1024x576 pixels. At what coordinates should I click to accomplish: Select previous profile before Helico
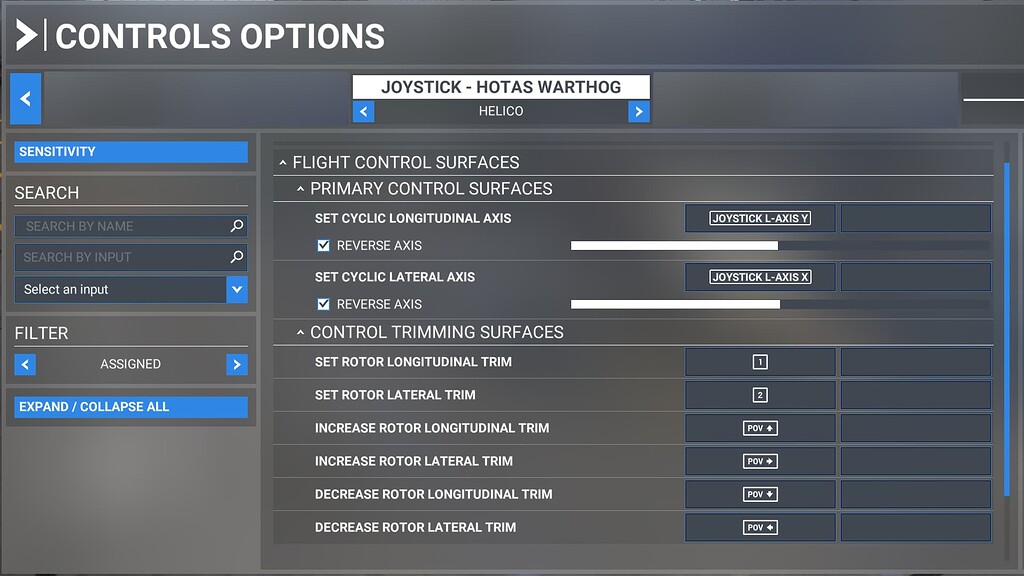[x=364, y=112]
